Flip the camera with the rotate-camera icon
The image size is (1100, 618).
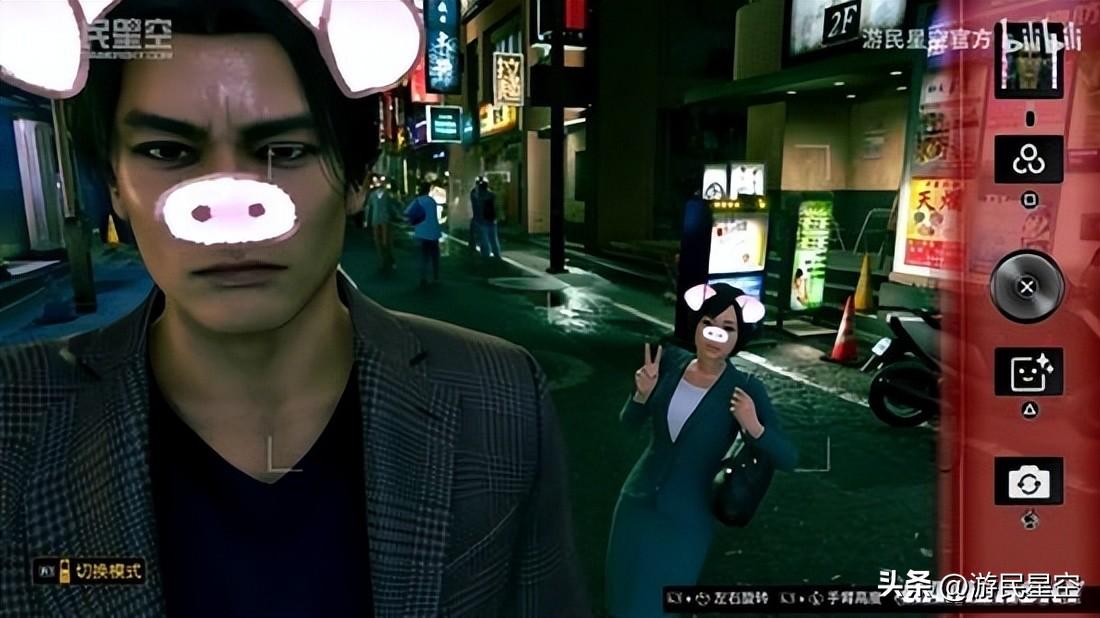1028,481
